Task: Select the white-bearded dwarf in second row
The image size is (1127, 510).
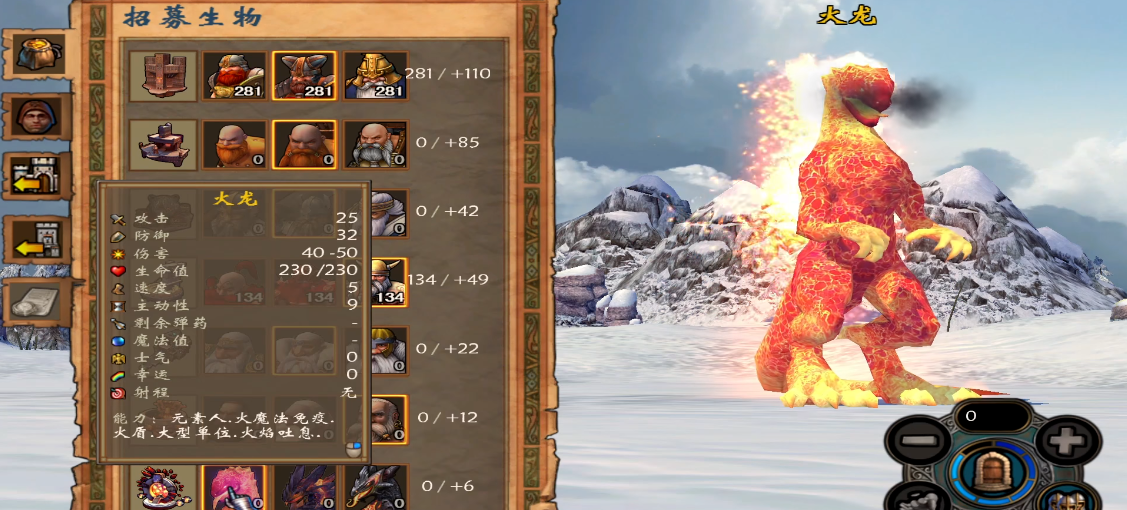Action: [x=376, y=144]
